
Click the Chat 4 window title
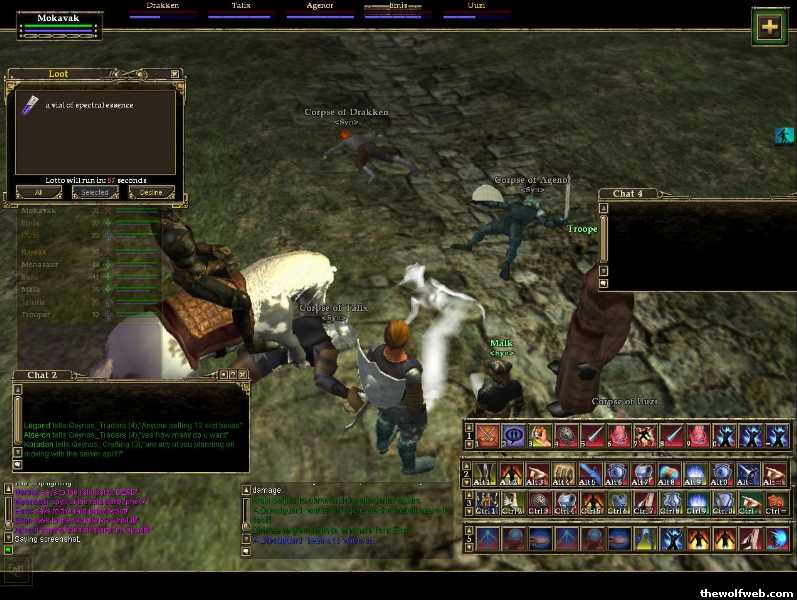click(628, 193)
